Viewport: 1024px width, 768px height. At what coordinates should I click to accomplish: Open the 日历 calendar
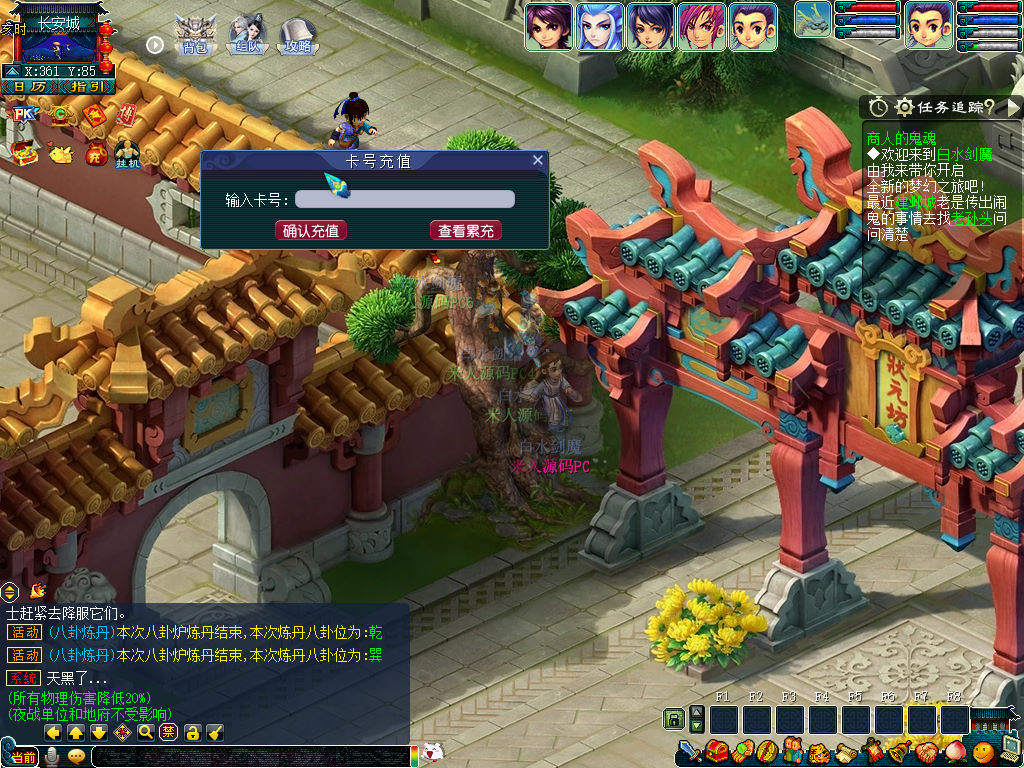(30, 87)
